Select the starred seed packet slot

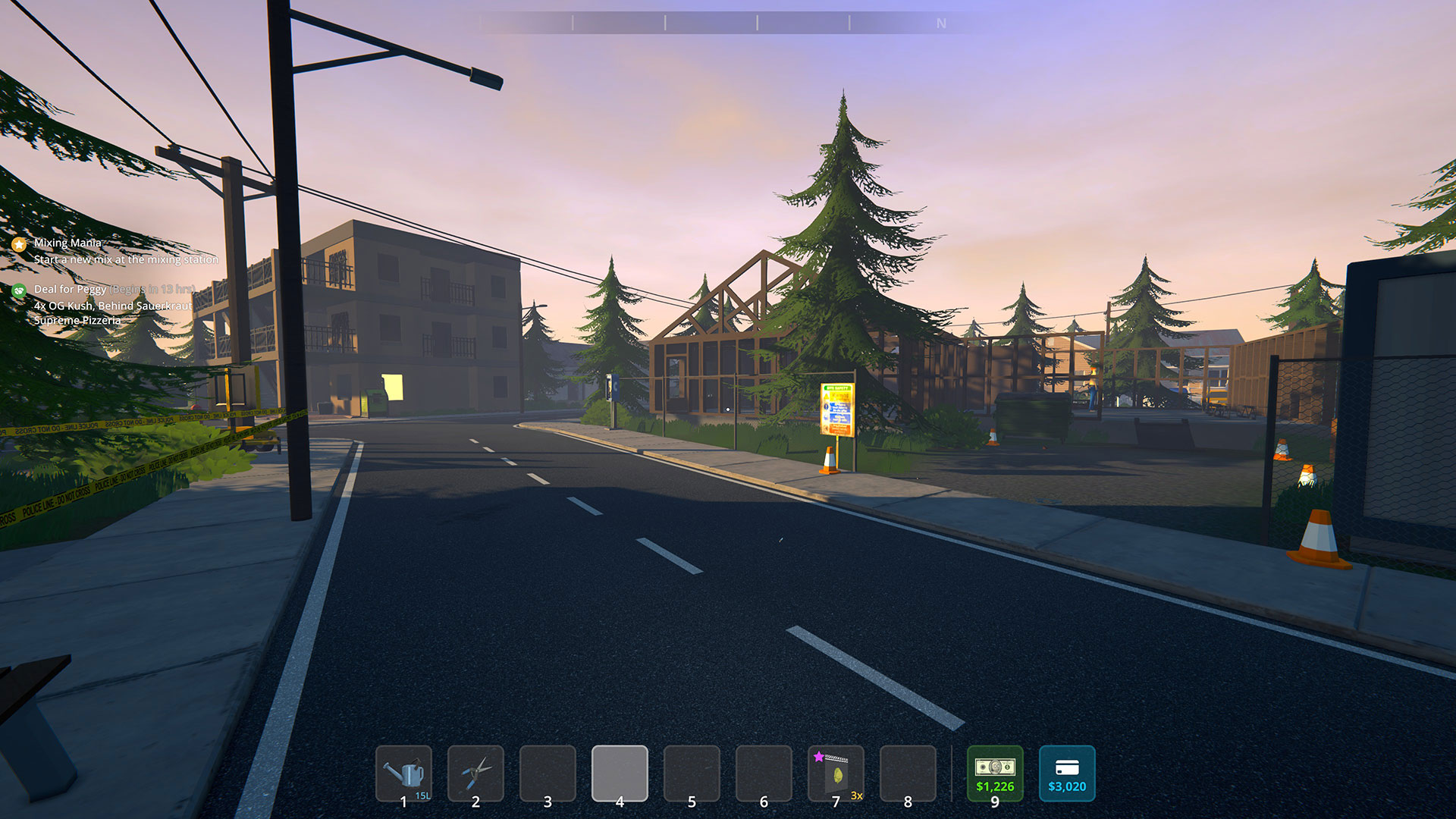point(836,773)
